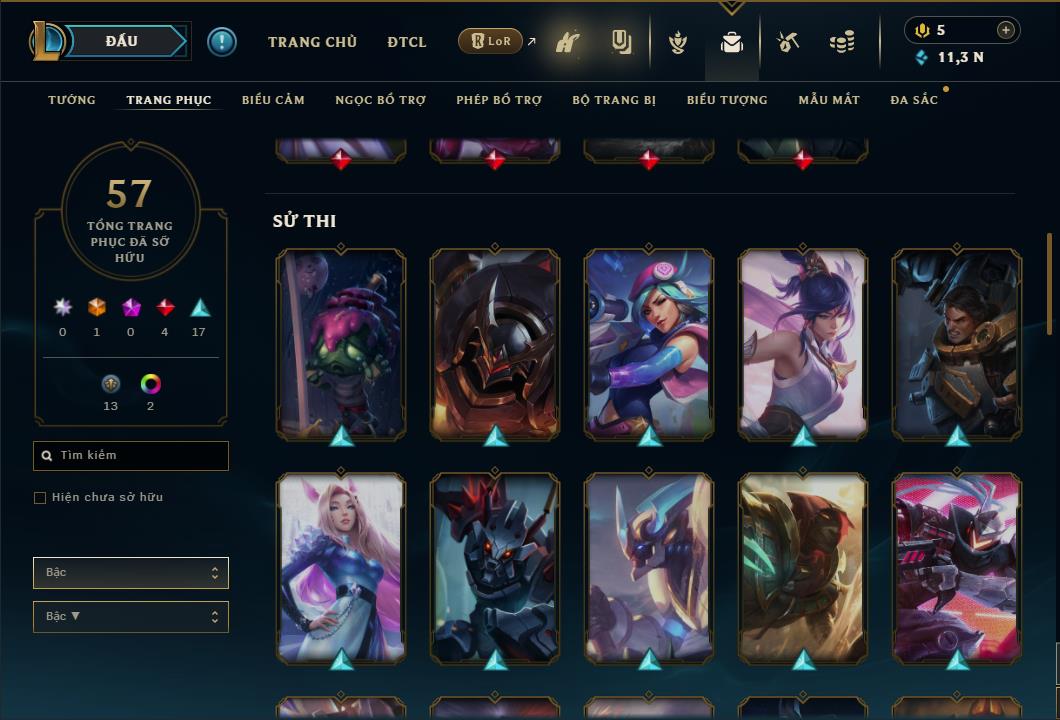Switch to the BIỂU CẢM tab
The height and width of the screenshot is (720, 1060).
pos(273,100)
